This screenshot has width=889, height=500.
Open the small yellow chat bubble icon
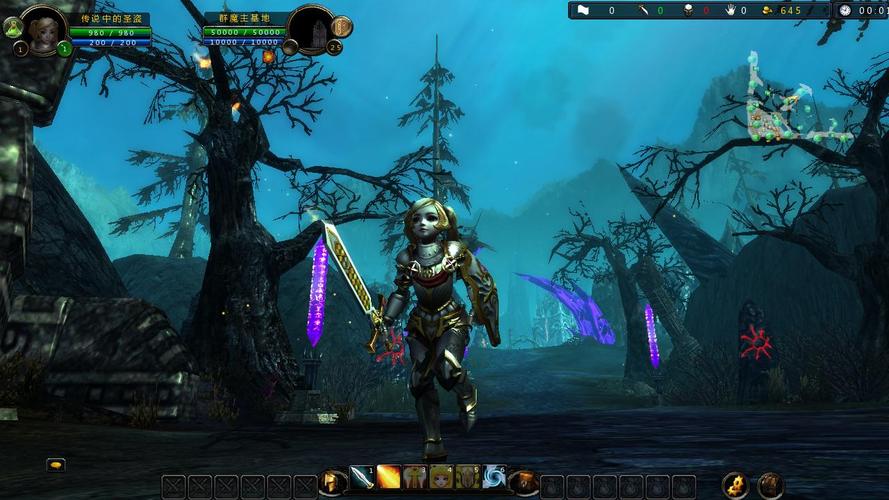point(56,464)
